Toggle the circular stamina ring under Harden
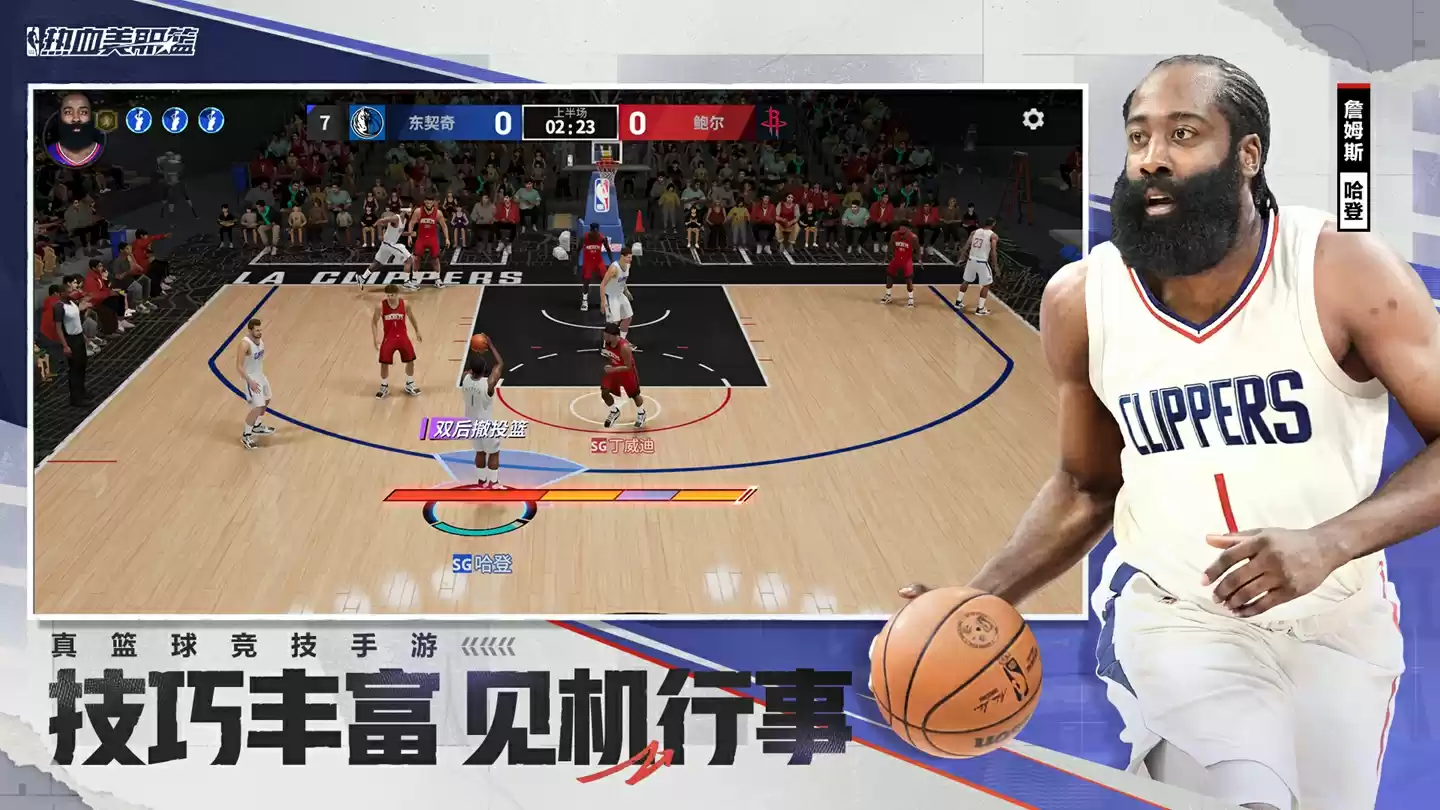The image size is (1440, 810). 477,516
